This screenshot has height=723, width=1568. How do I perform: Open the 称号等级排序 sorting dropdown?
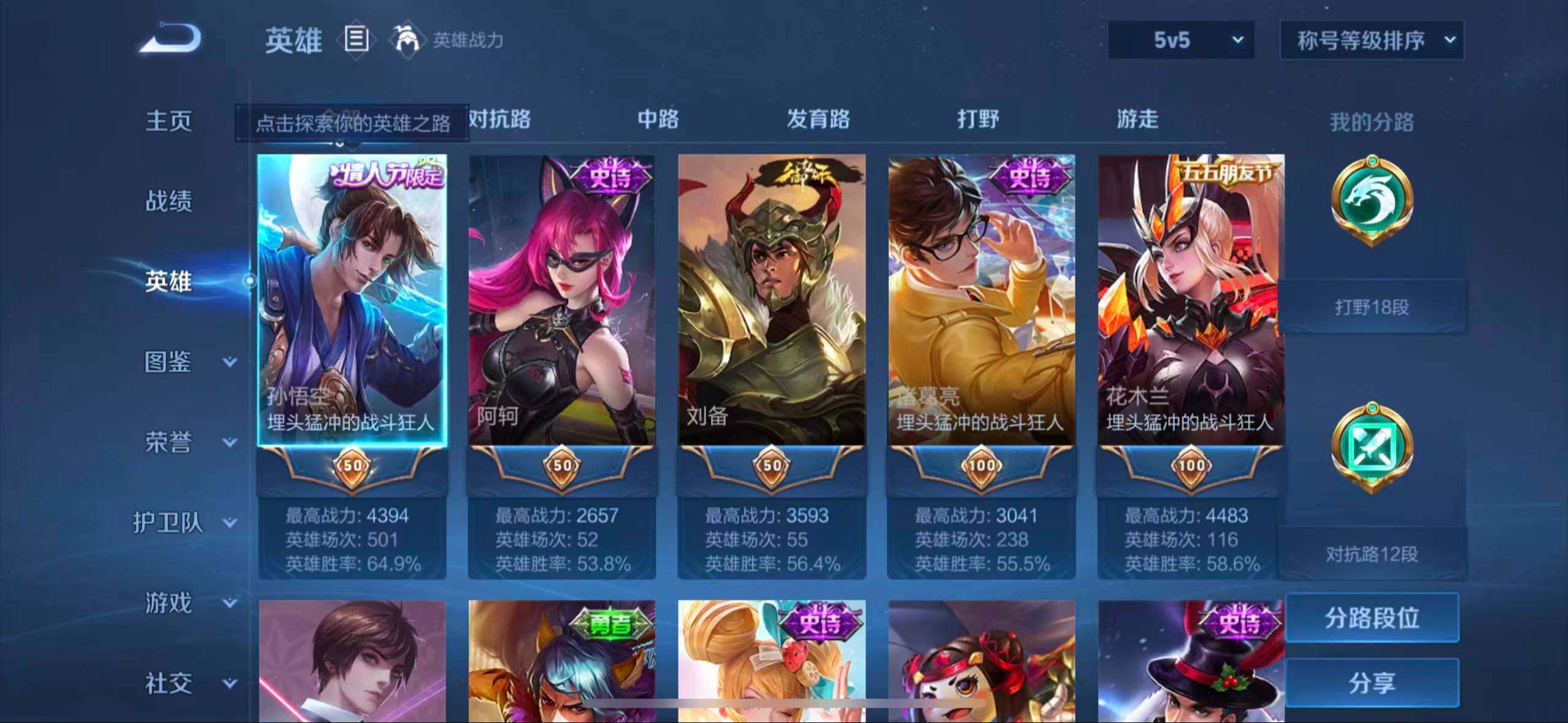tap(1372, 39)
